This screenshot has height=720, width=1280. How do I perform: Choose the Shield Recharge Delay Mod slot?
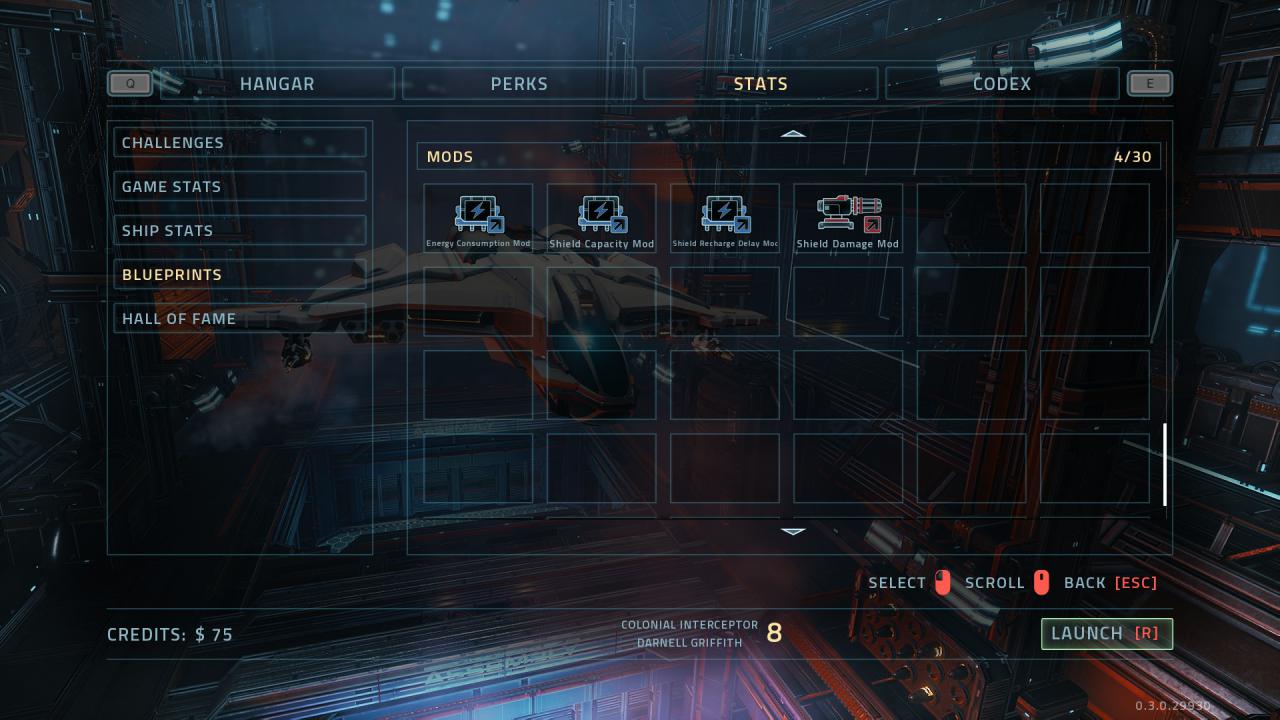click(x=725, y=218)
